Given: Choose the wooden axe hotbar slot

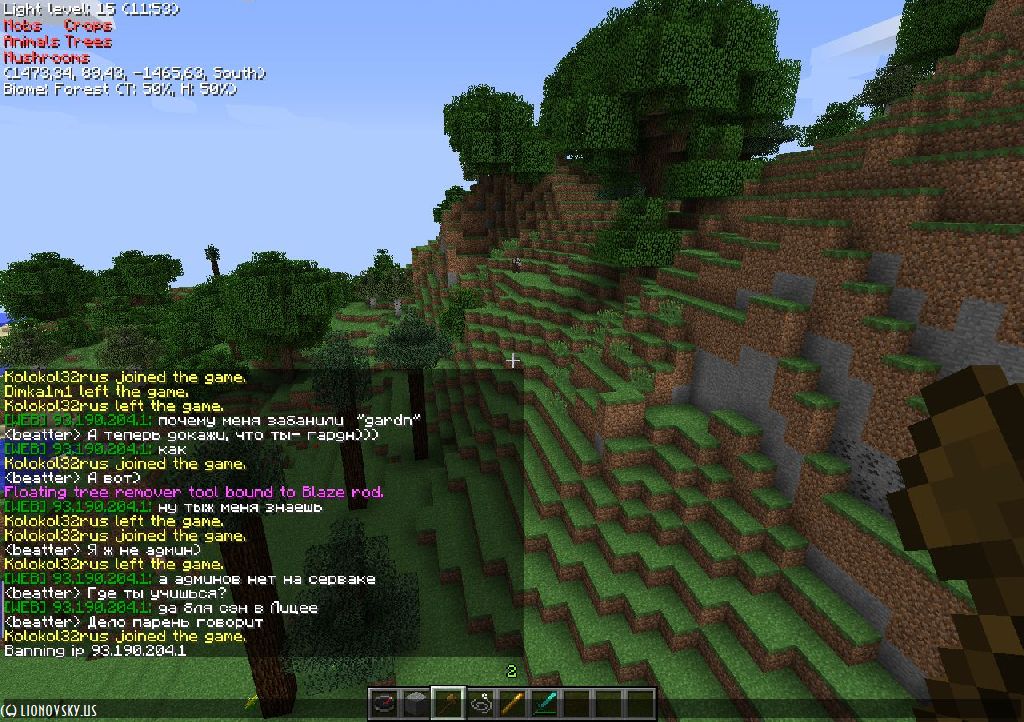Looking at the screenshot, I should [x=448, y=703].
